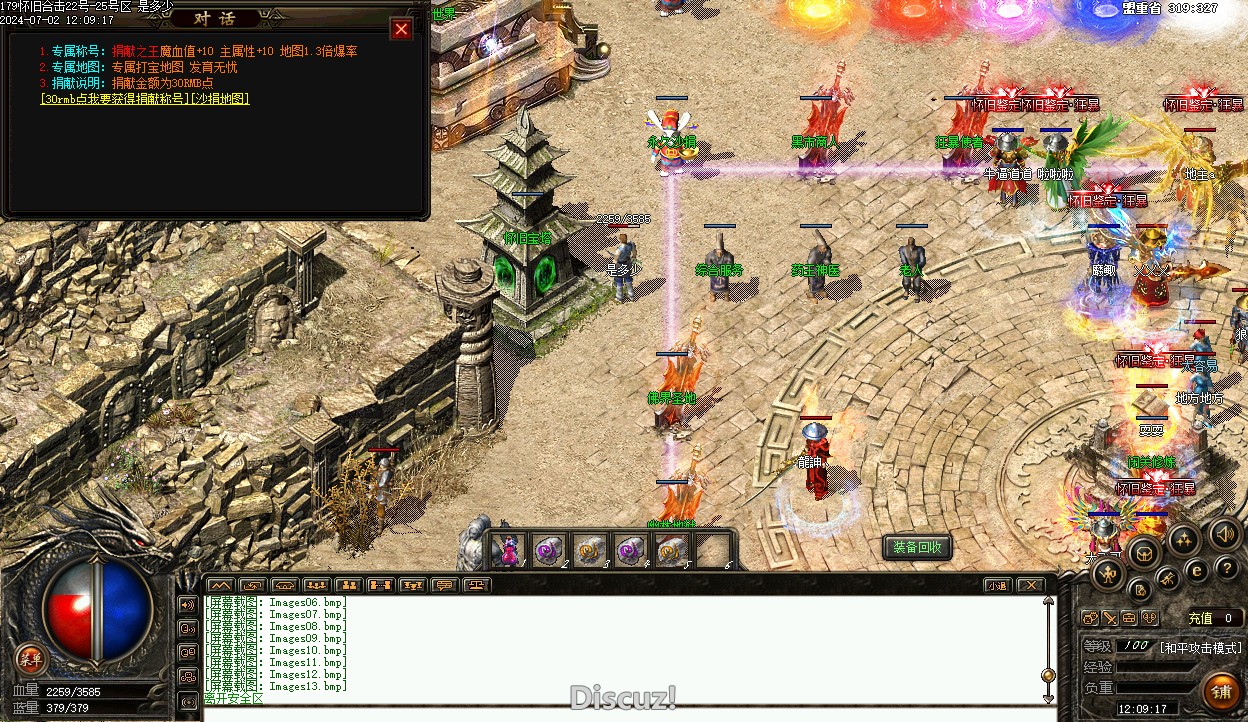Click the speech bubble chat channel button
This screenshot has height=722, width=1248.
[444, 585]
